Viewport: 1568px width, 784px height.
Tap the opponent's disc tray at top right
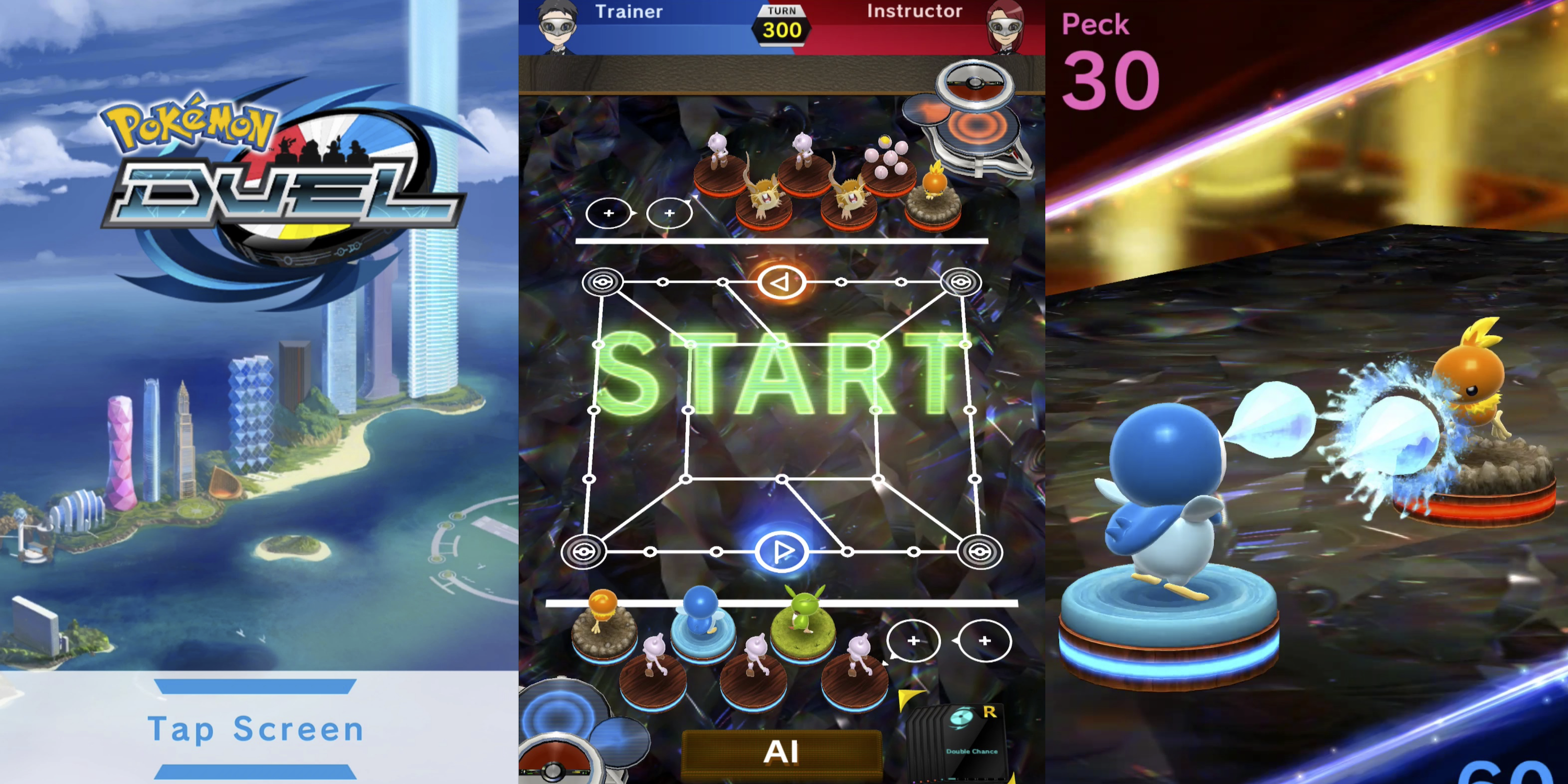pyautogui.click(x=974, y=110)
